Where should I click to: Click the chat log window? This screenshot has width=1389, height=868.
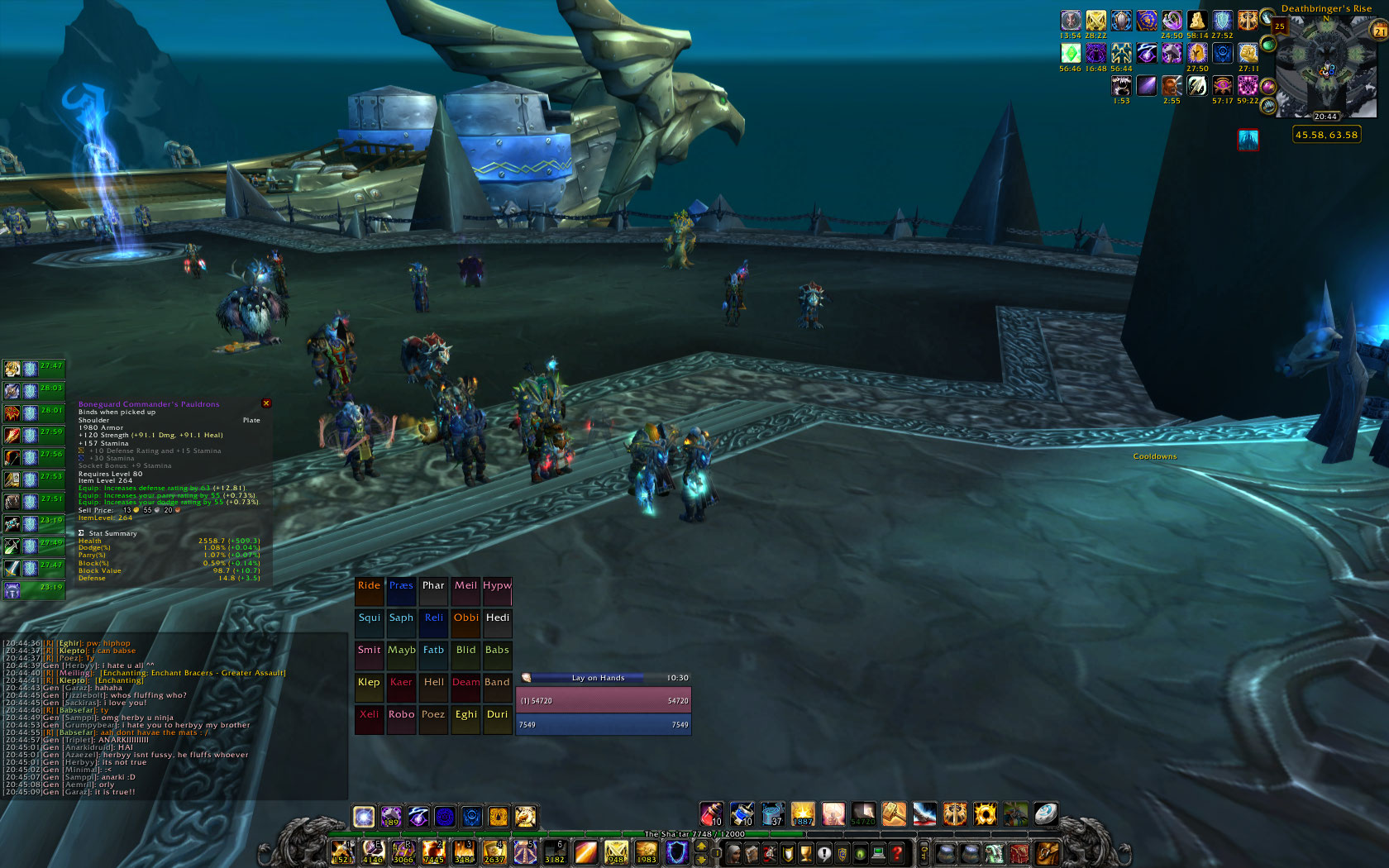tap(174, 718)
